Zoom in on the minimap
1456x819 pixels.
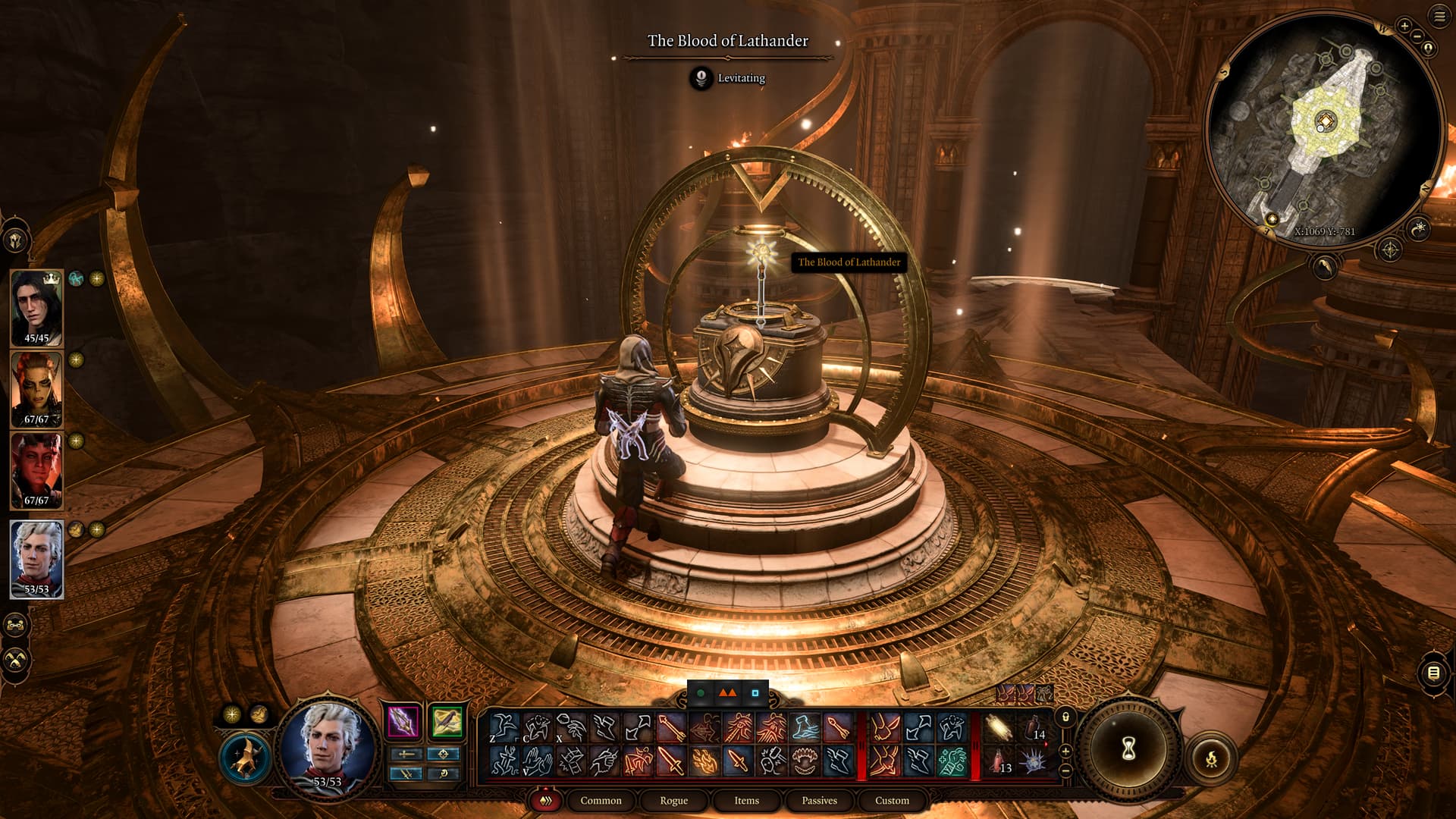1404,26
